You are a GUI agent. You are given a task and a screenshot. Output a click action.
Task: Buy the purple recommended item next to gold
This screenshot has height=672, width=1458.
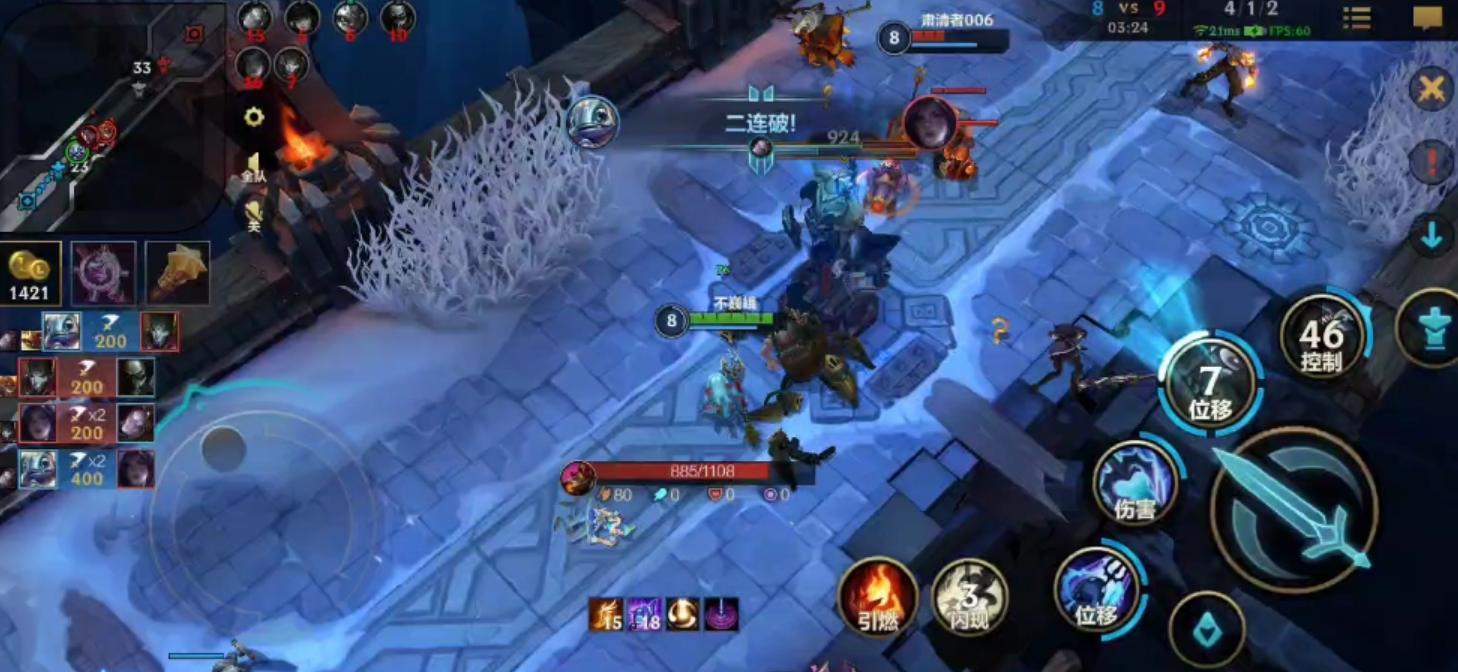point(103,273)
